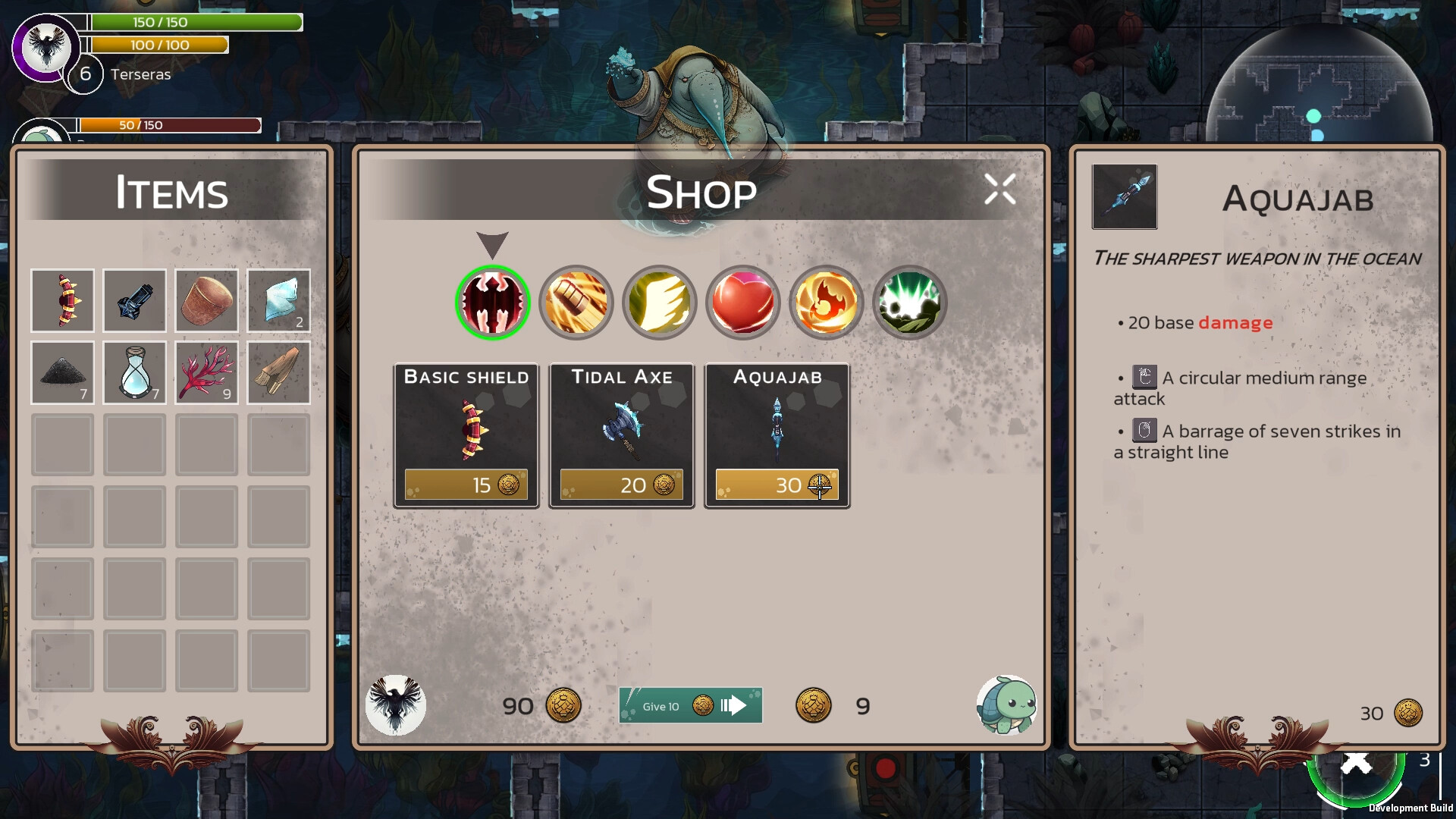Select the flame shop category icon
This screenshot has height=819, width=1456.
click(826, 303)
